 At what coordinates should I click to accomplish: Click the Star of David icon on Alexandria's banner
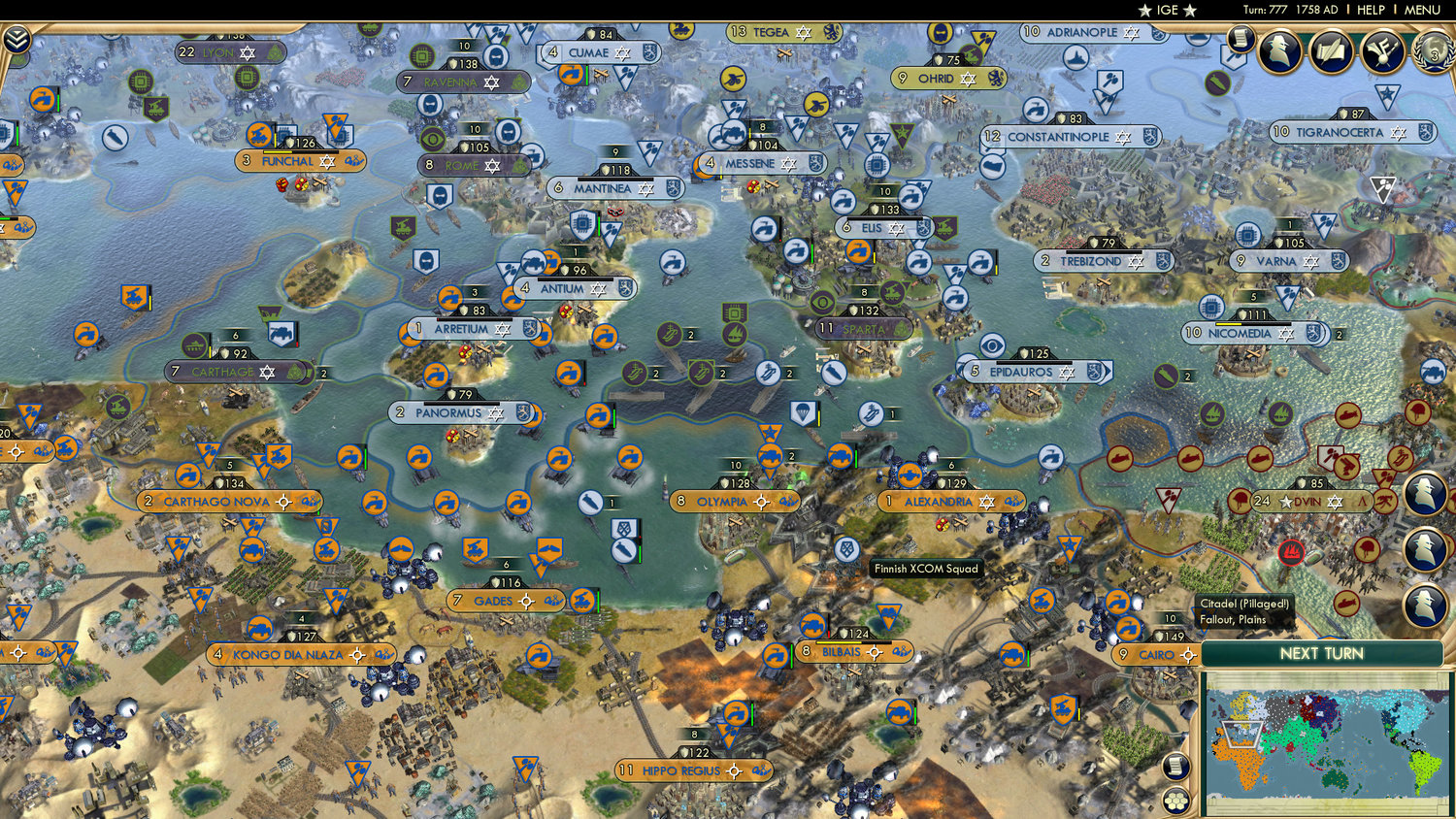click(986, 503)
